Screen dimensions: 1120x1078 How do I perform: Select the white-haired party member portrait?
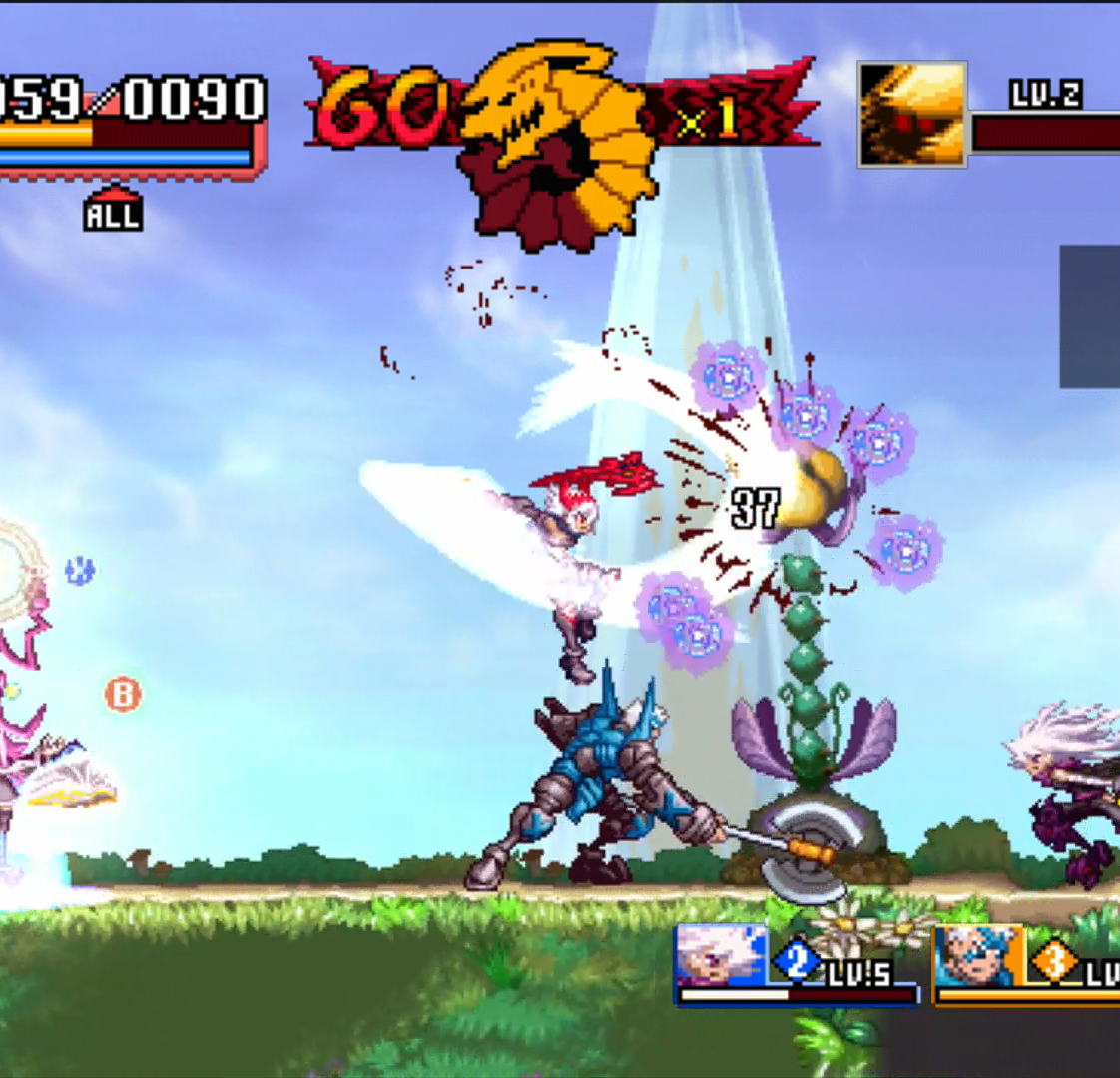point(721,957)
